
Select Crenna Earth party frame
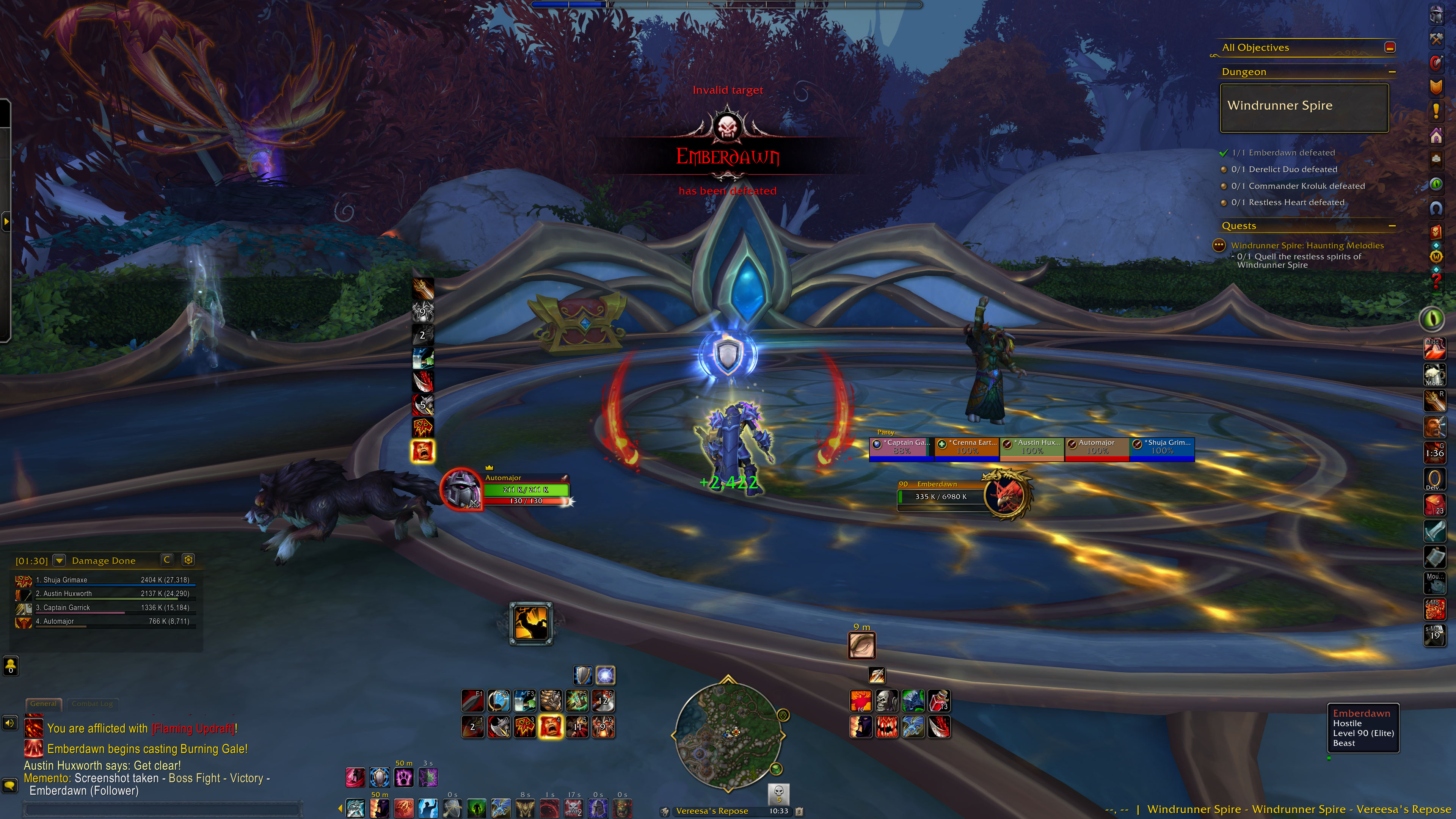tap(966, 447)
